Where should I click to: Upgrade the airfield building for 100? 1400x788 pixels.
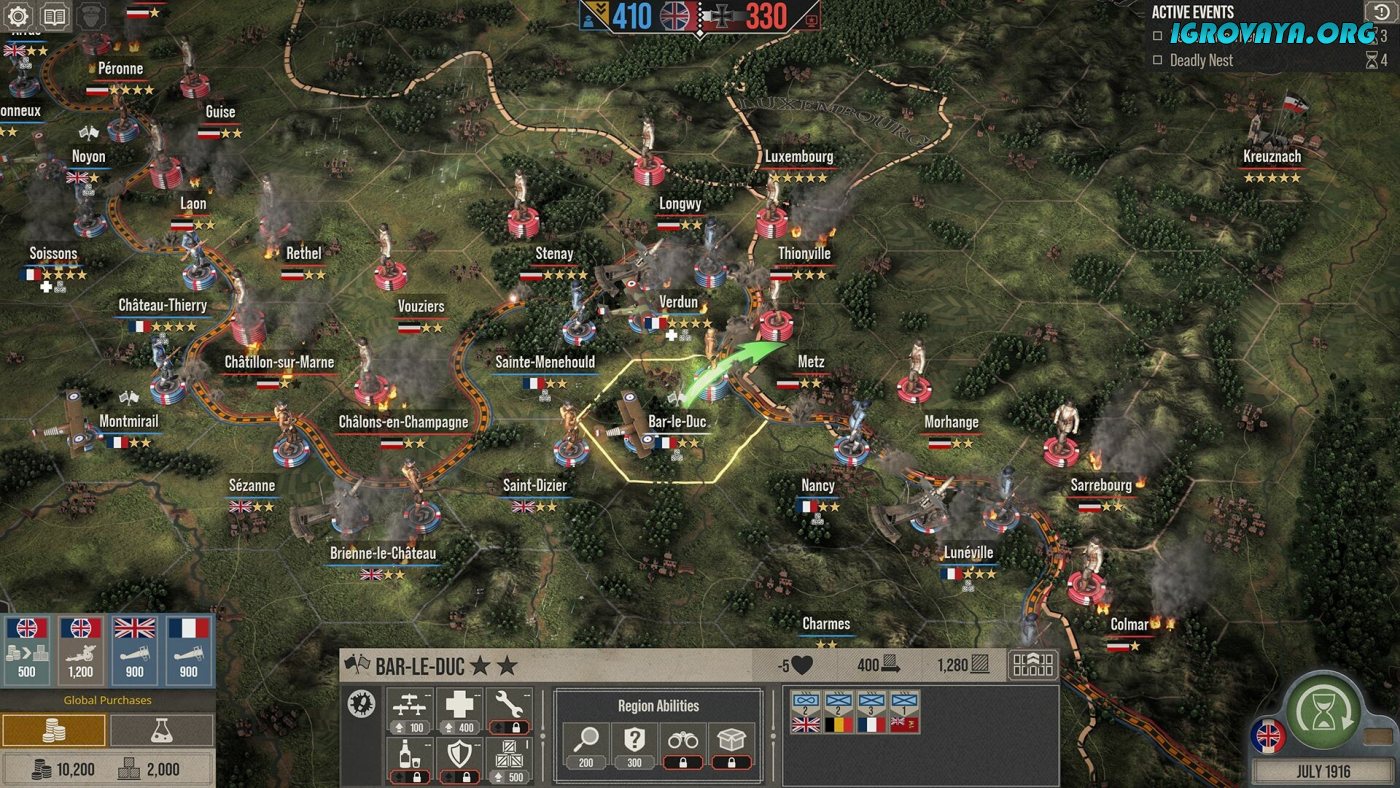pos(408,712)
